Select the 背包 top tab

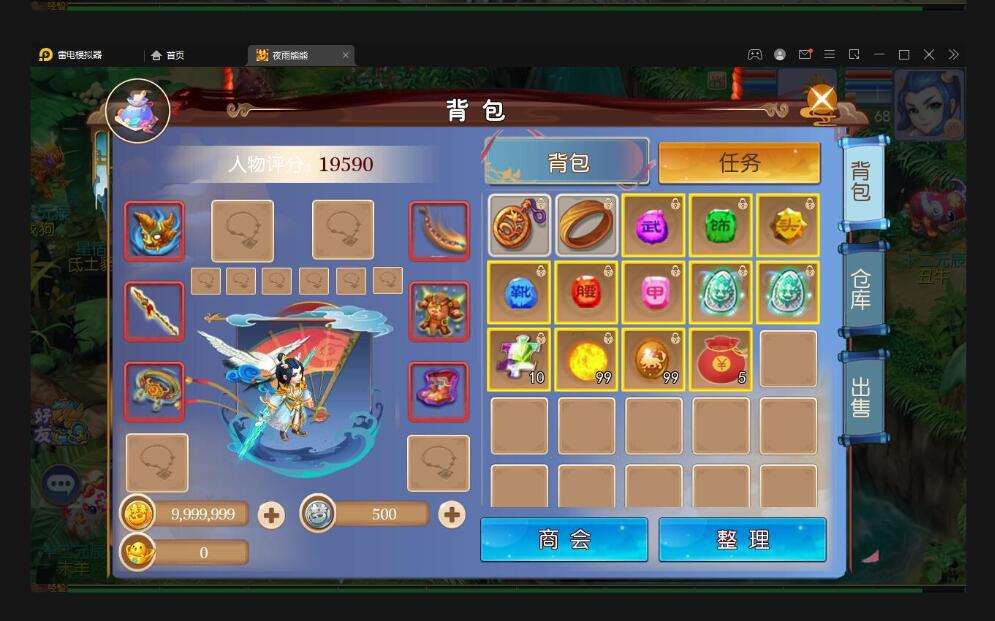567,162
